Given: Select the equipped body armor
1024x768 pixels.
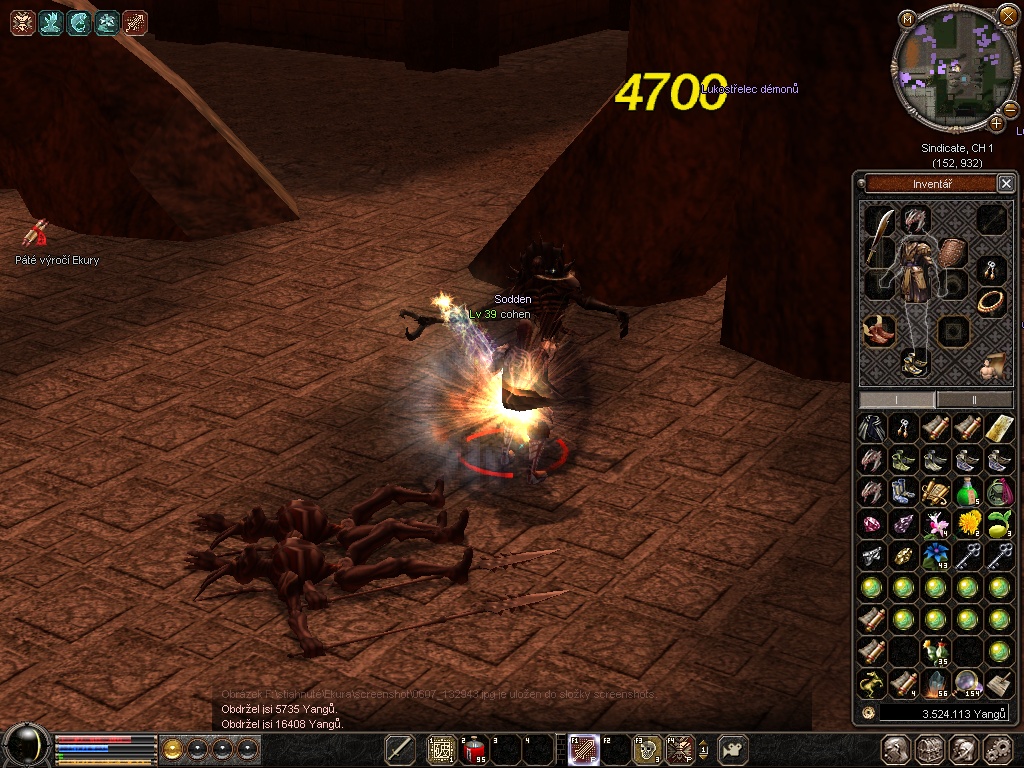Looking at the screenshot, I should point(914,273).
